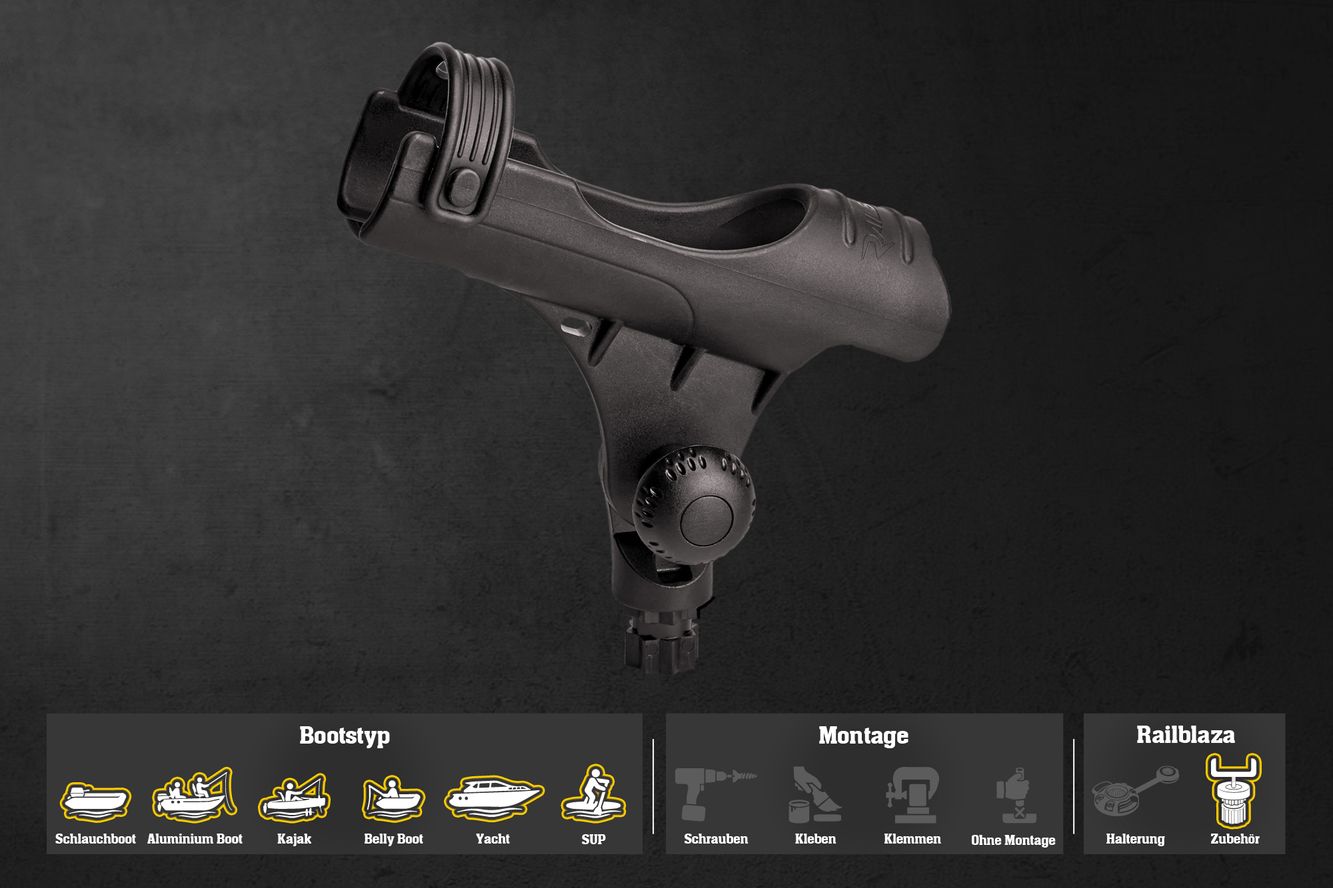Select the Schrauben mounting option

point(715,795)
